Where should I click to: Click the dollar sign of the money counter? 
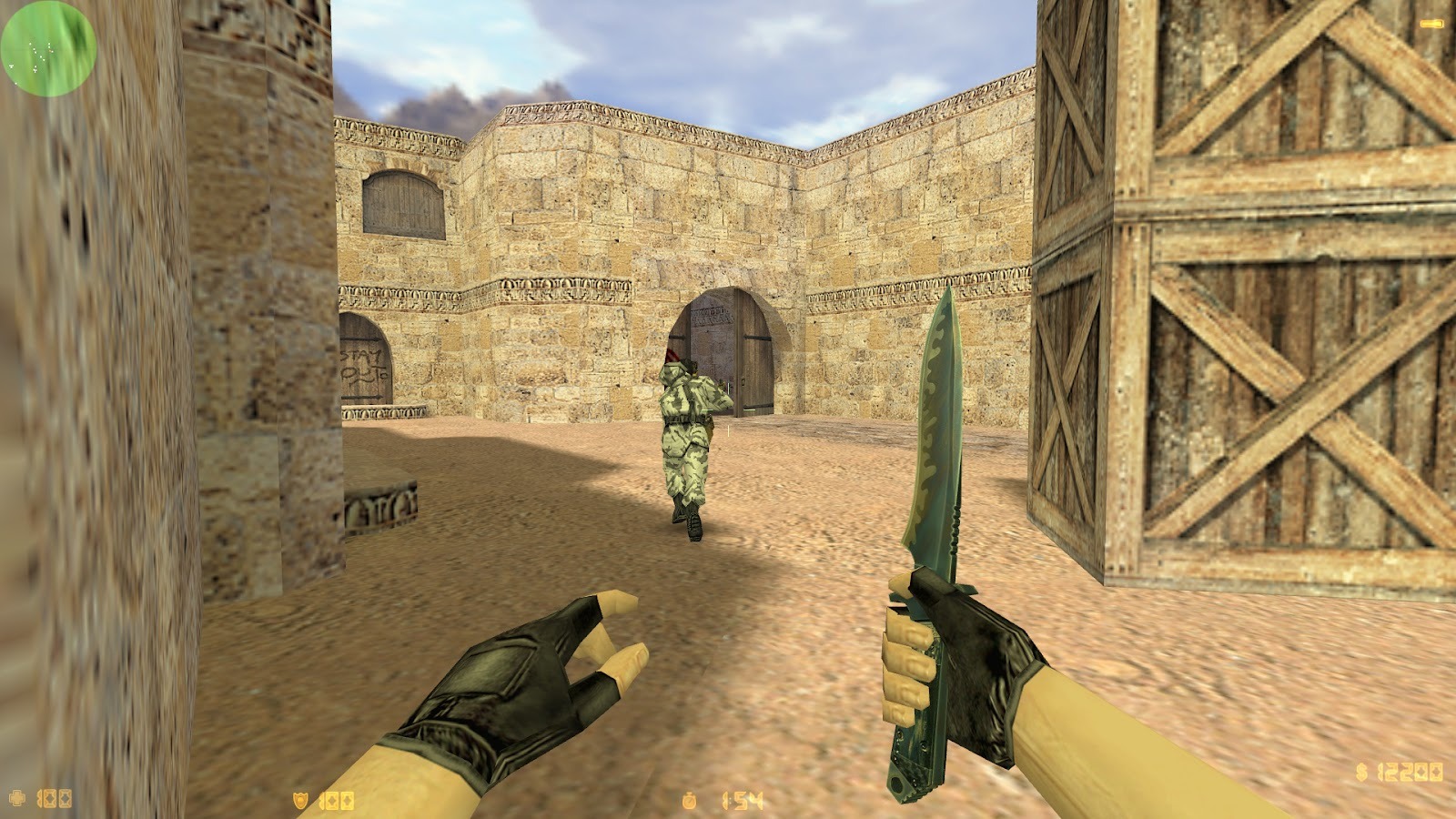click(1361, 773)
